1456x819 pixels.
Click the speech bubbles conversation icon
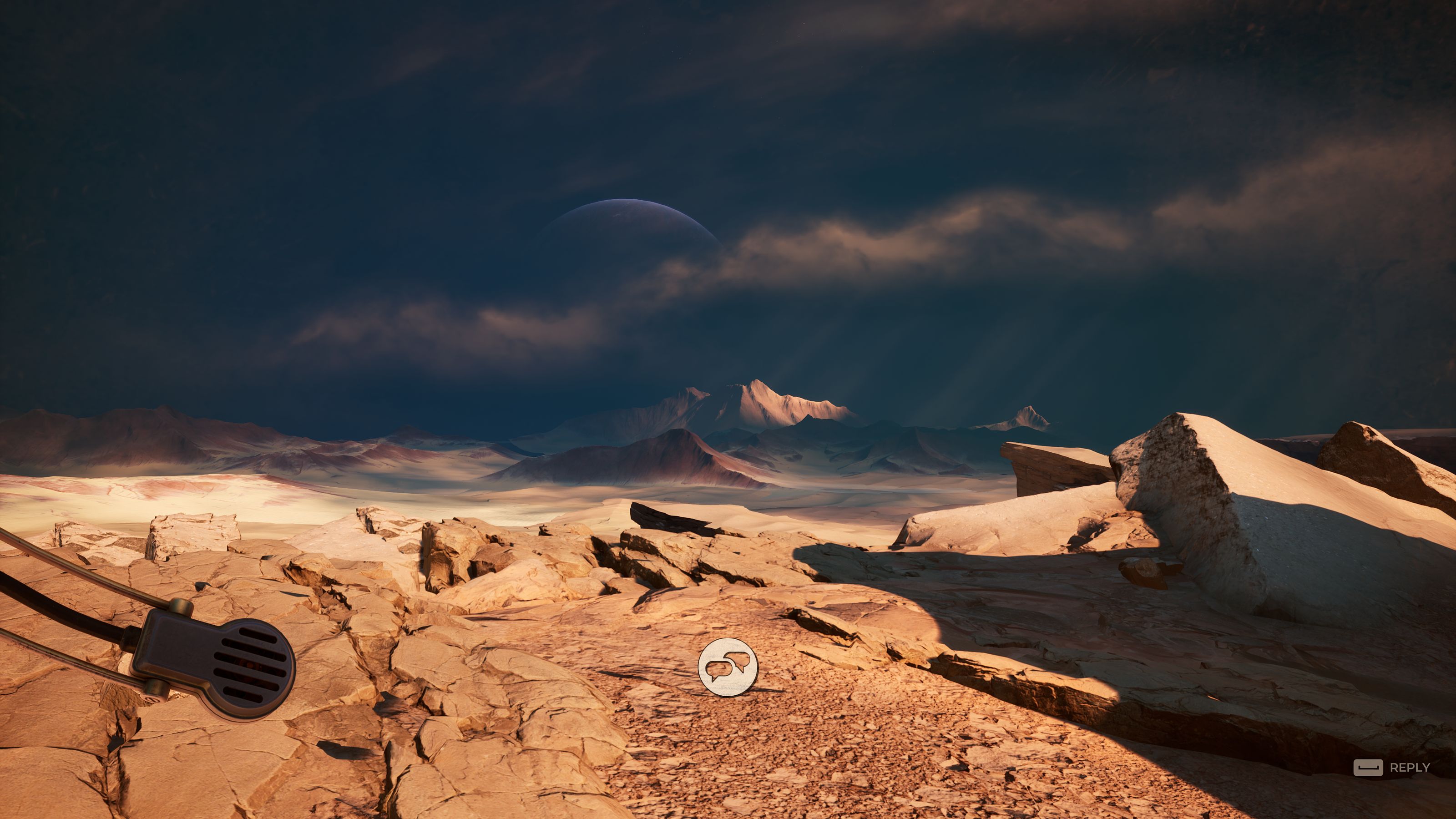click(x=728, y=667)
